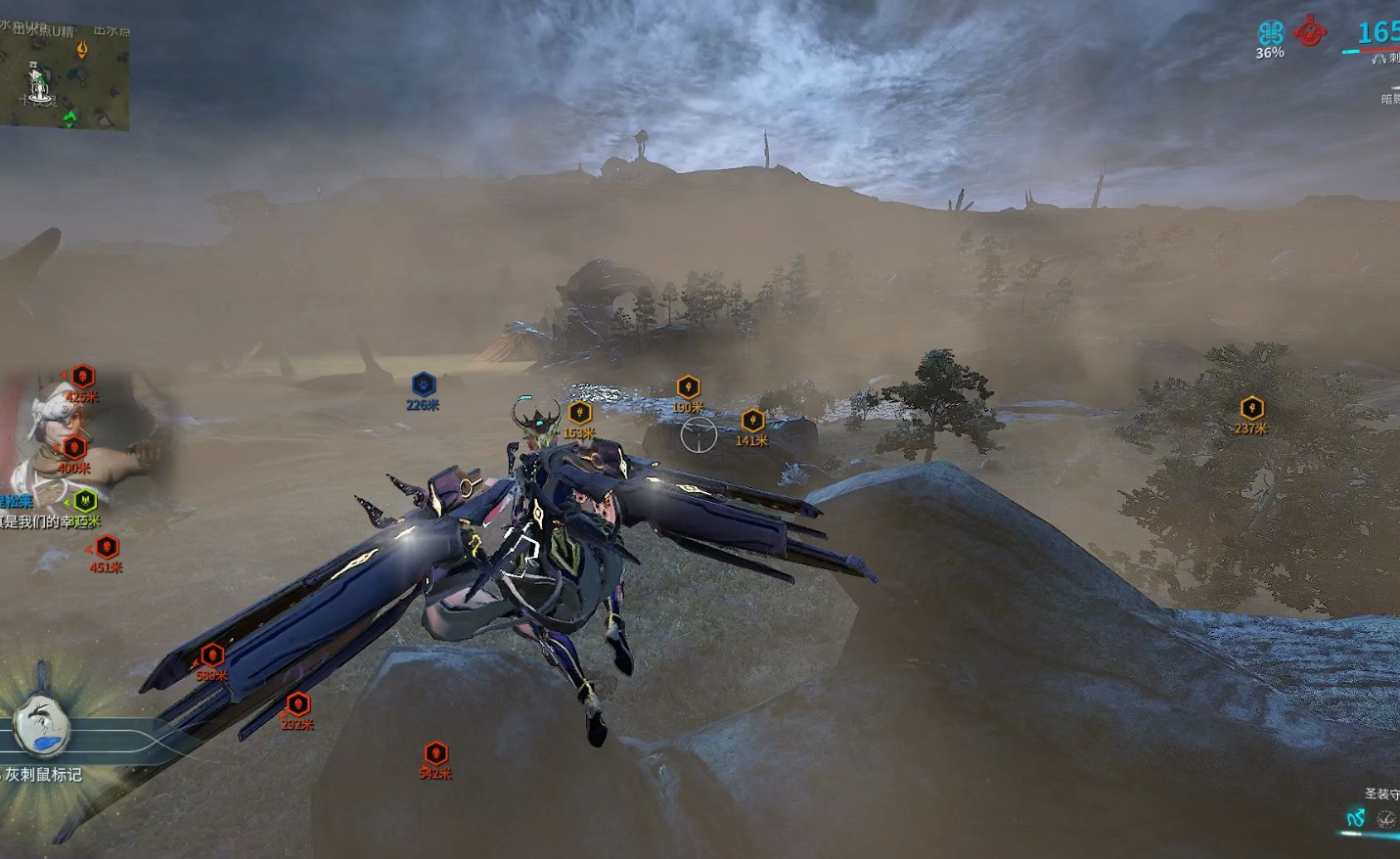Activate the dim grey circular ability icon

[1385, 819]
